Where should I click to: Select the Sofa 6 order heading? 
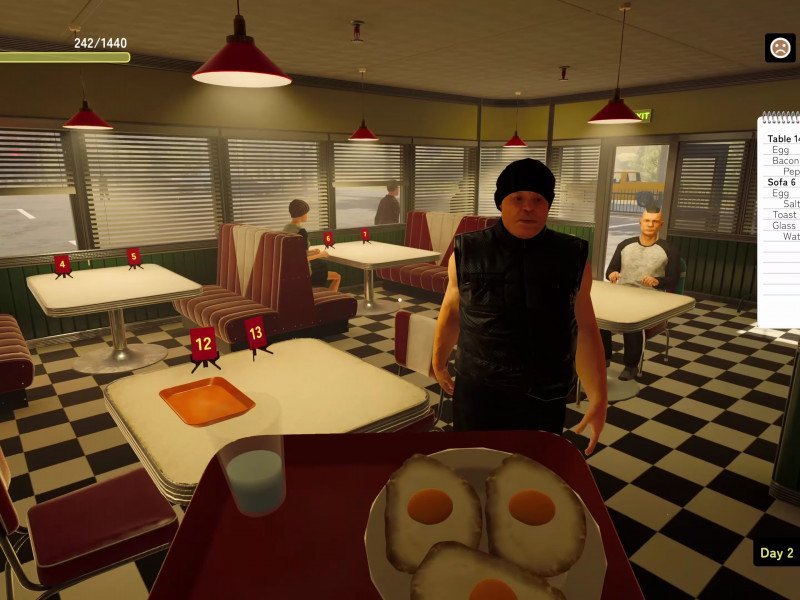782,182
